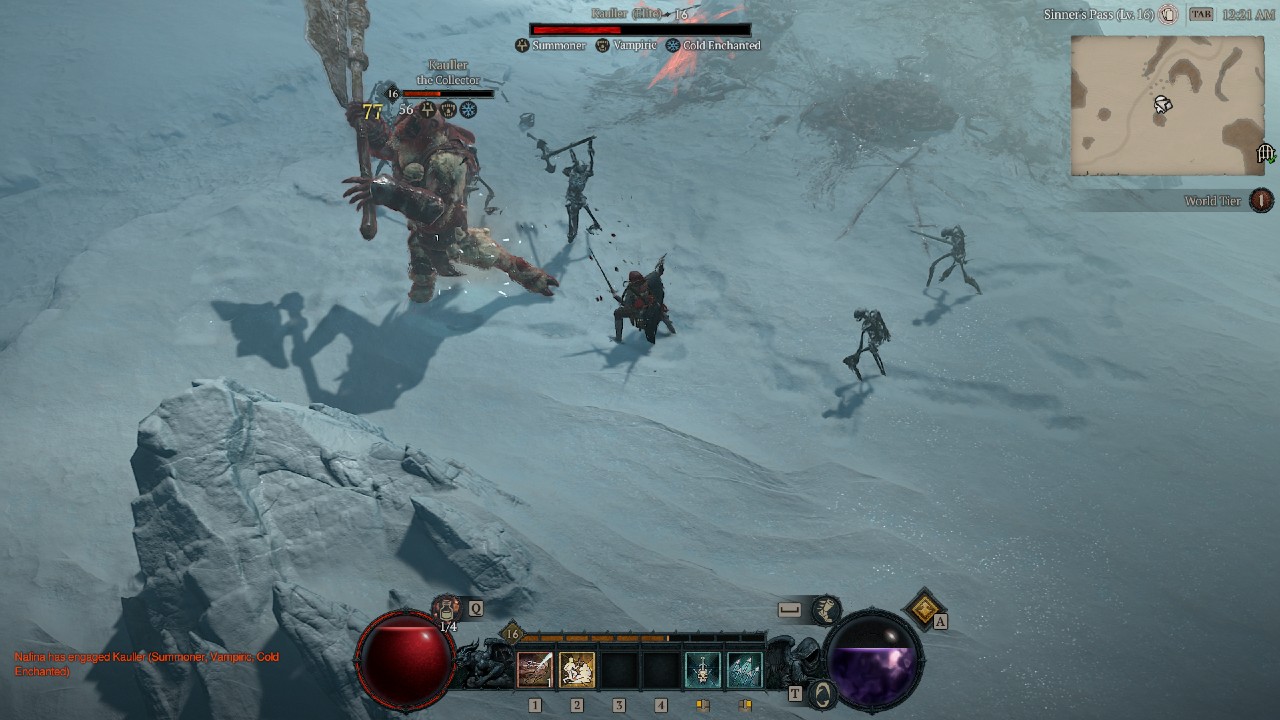Click the mount horse icon beside the mana orb
The image size is (1280, 720).
click(x=826, y=609)
